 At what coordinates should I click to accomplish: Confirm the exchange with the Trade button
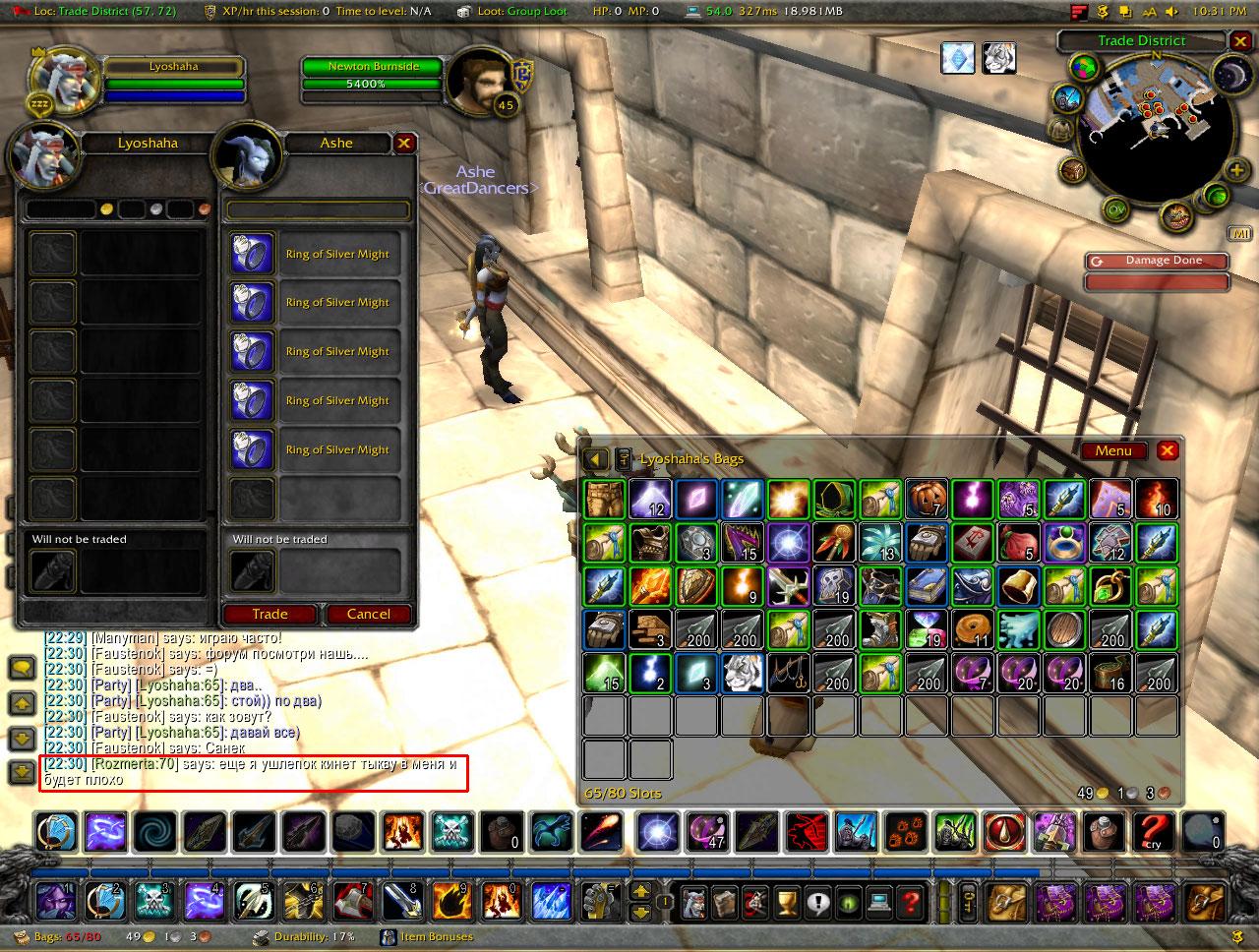point(270,614)
